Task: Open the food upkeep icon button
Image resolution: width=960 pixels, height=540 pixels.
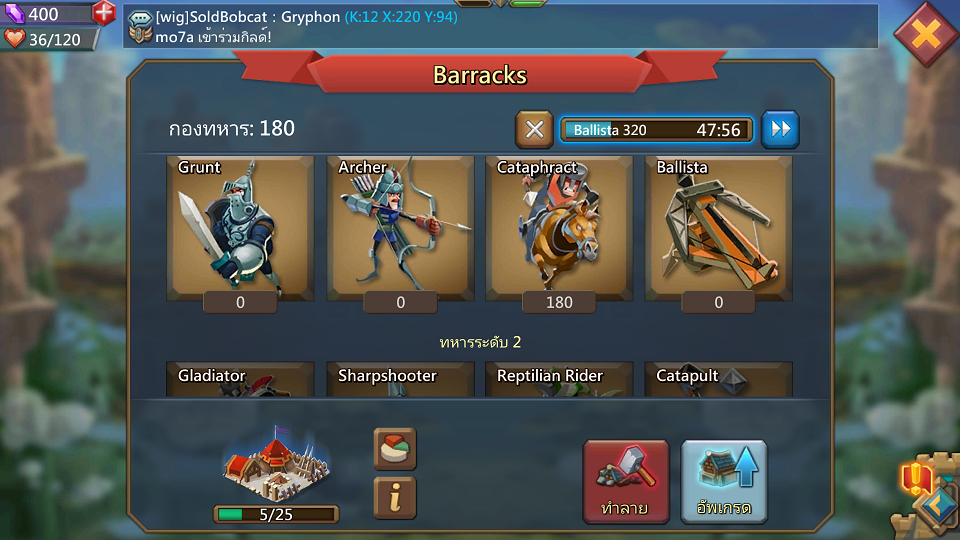Action: [394, 449]
